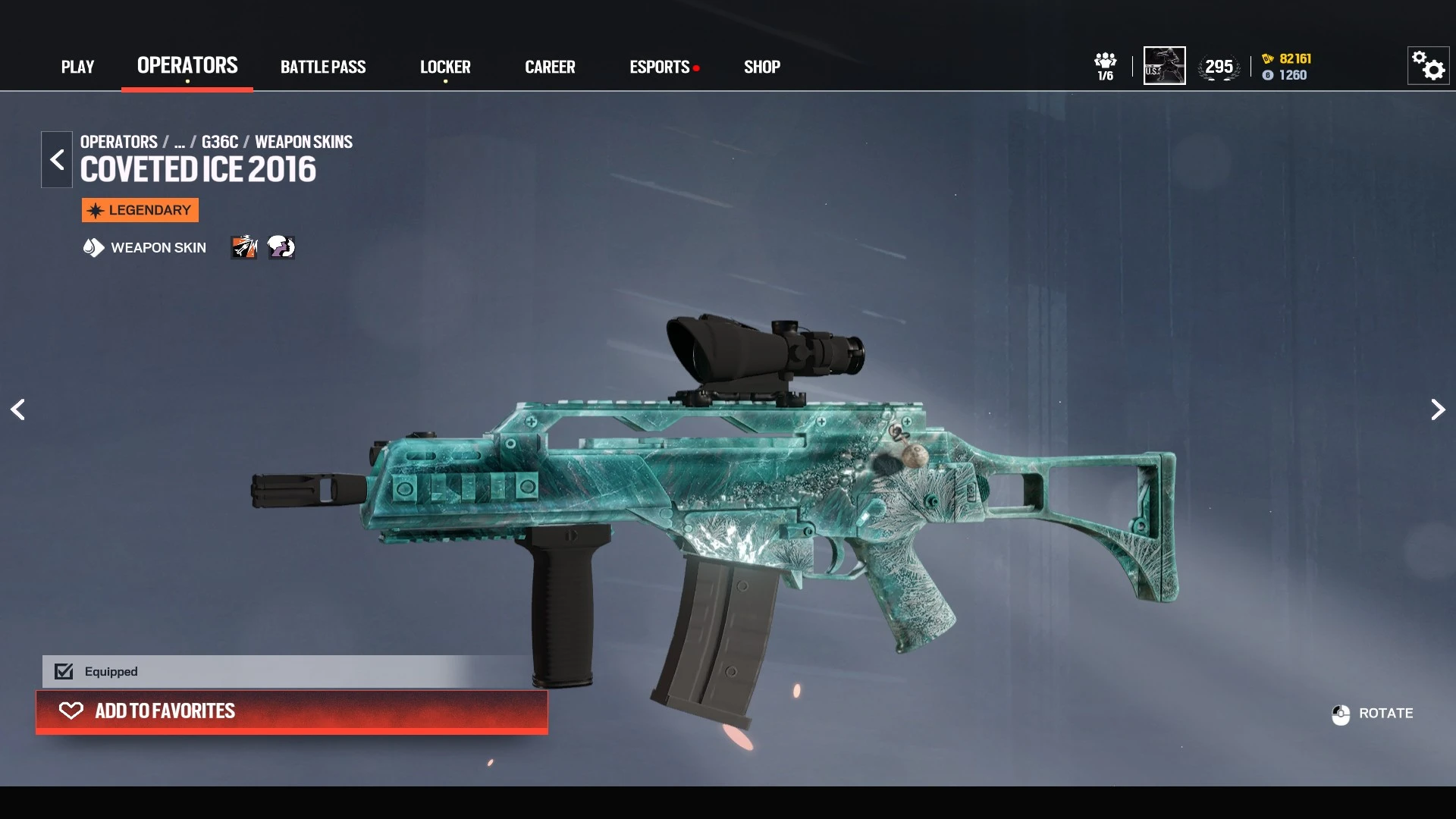
Task: Select the Ash operator icon
Action: 244,247
